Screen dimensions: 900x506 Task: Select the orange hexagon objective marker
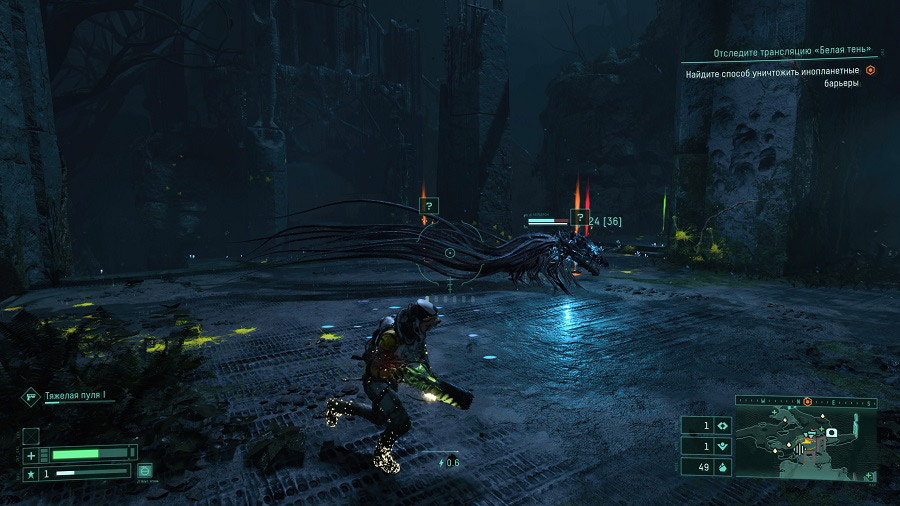click(x=871, y=70)
